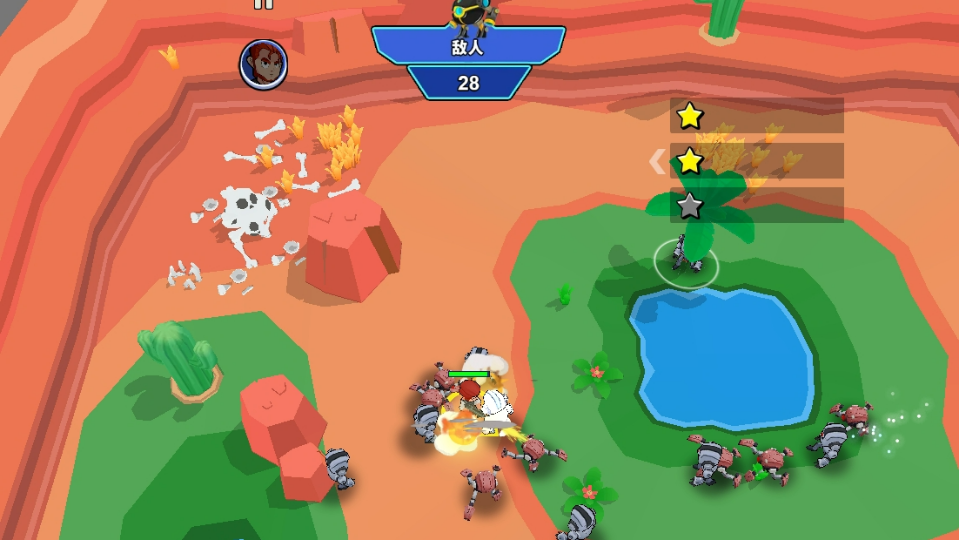959x540 pixels.
Task: Collapse the star objectives panel arrow
Action: coord(657,161)
